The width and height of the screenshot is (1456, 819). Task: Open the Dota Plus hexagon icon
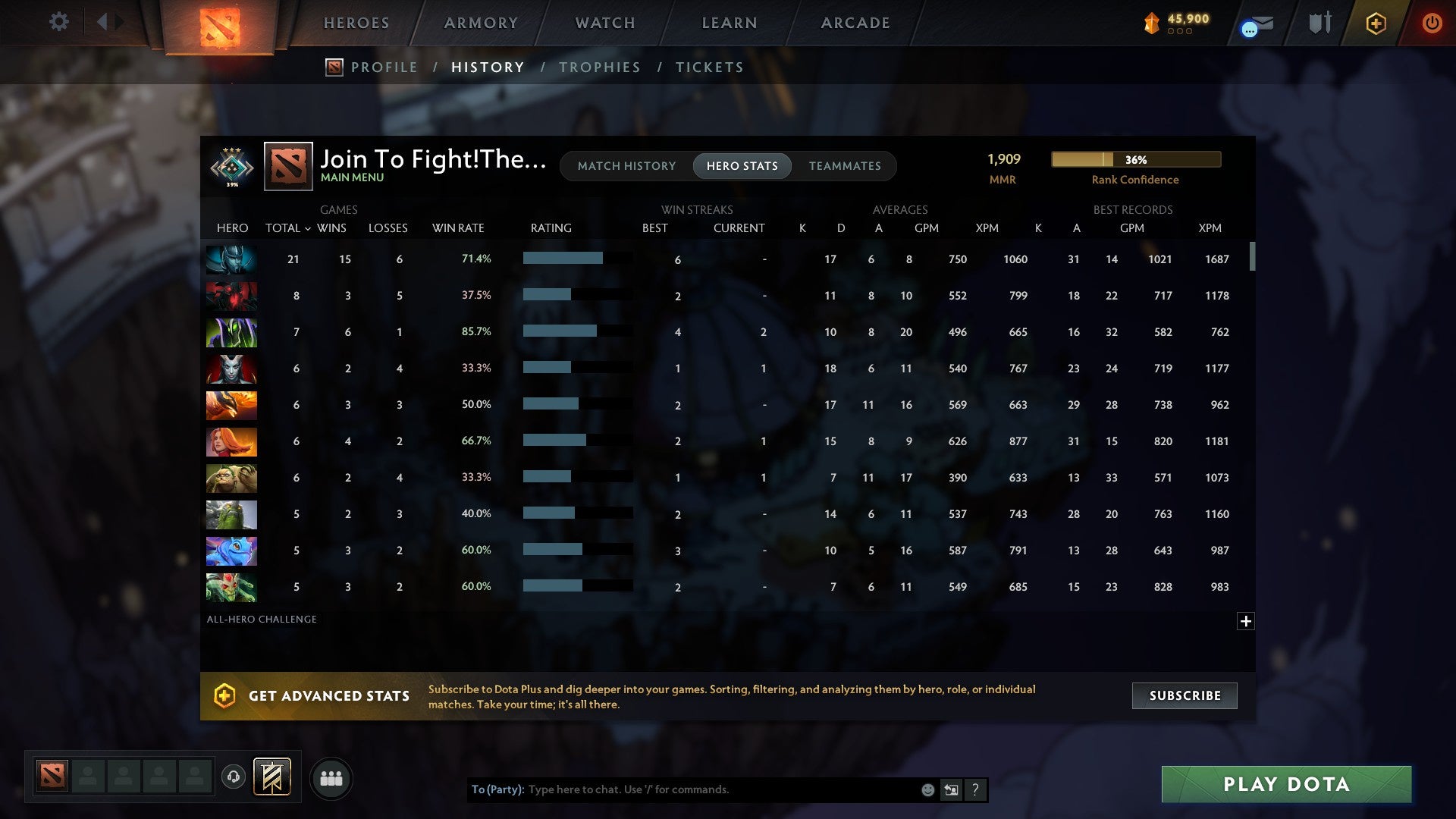pos(1376,23)
